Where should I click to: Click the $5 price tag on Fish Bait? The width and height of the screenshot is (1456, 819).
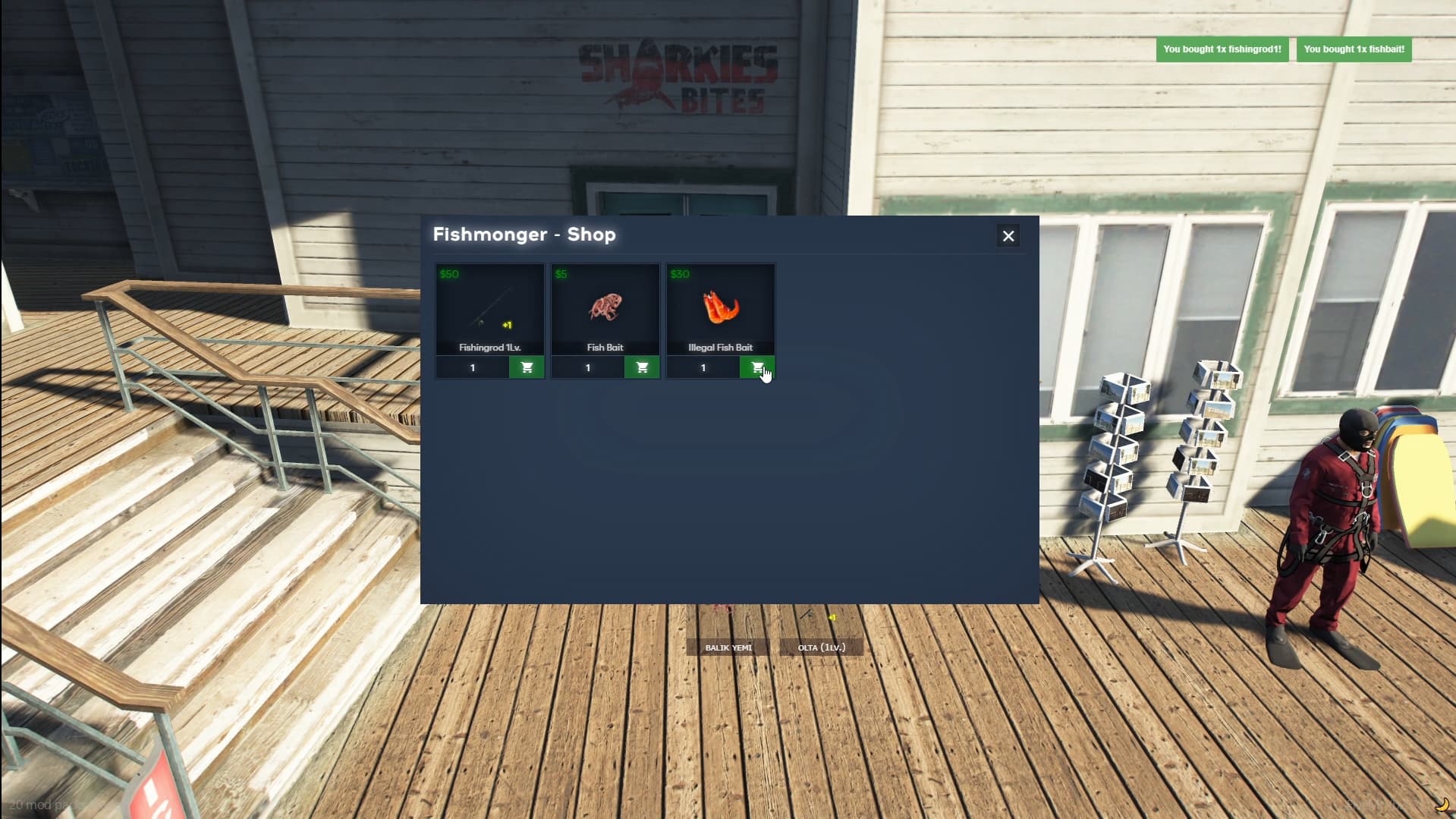tap(560, 274)
